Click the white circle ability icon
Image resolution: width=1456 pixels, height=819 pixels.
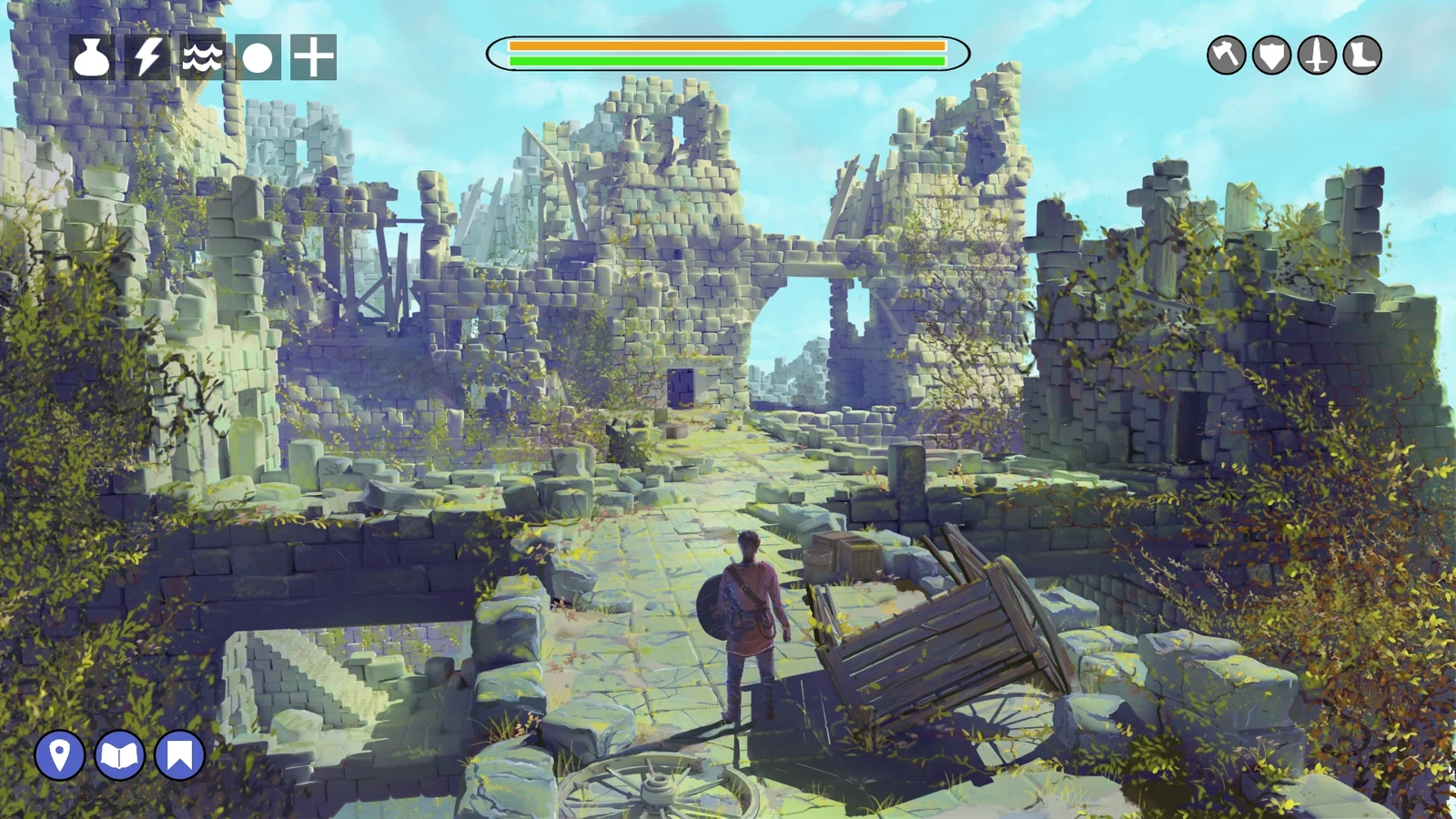(258, 58)
